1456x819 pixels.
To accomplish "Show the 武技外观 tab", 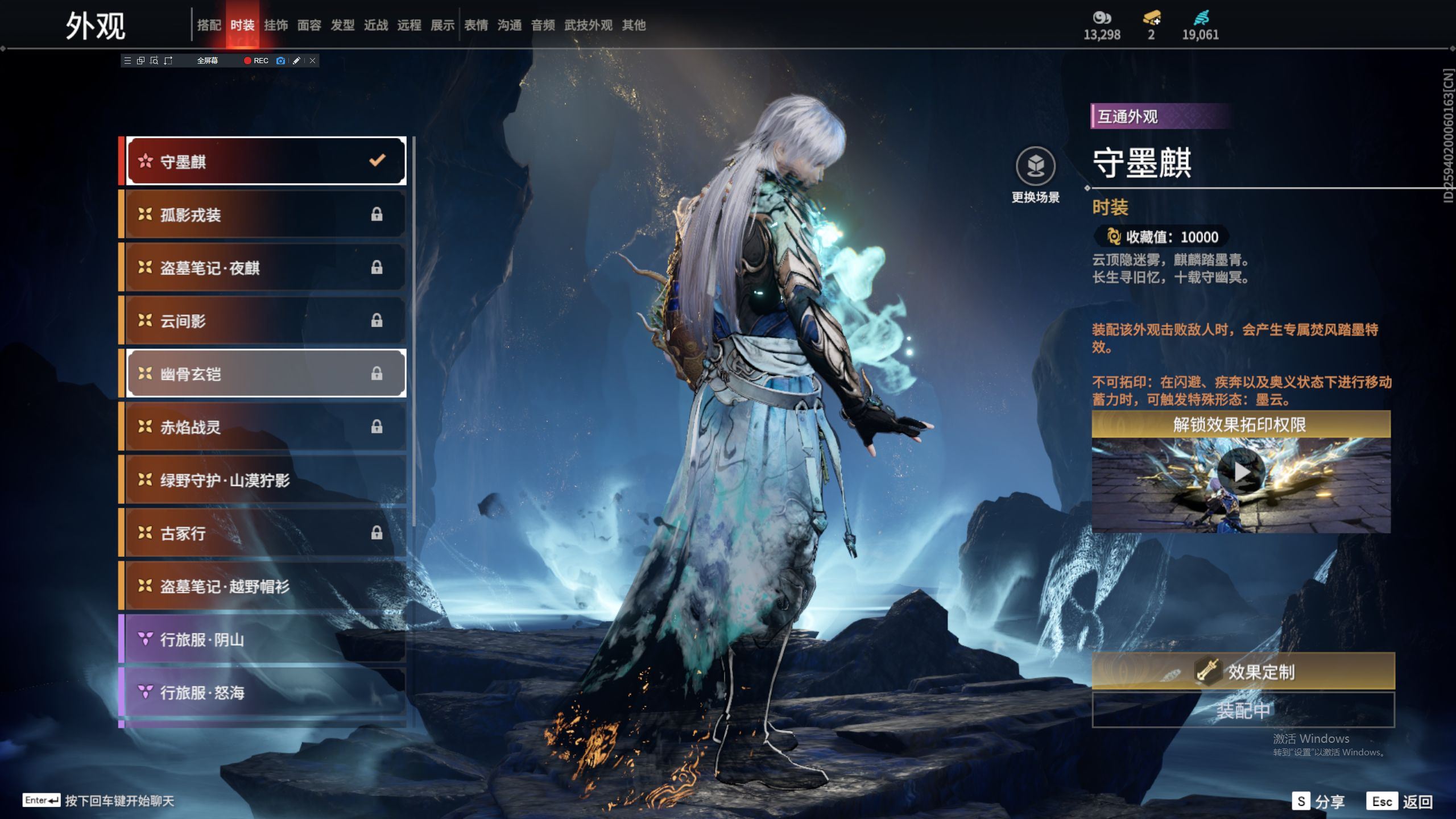I will click(x=588, y=25).
